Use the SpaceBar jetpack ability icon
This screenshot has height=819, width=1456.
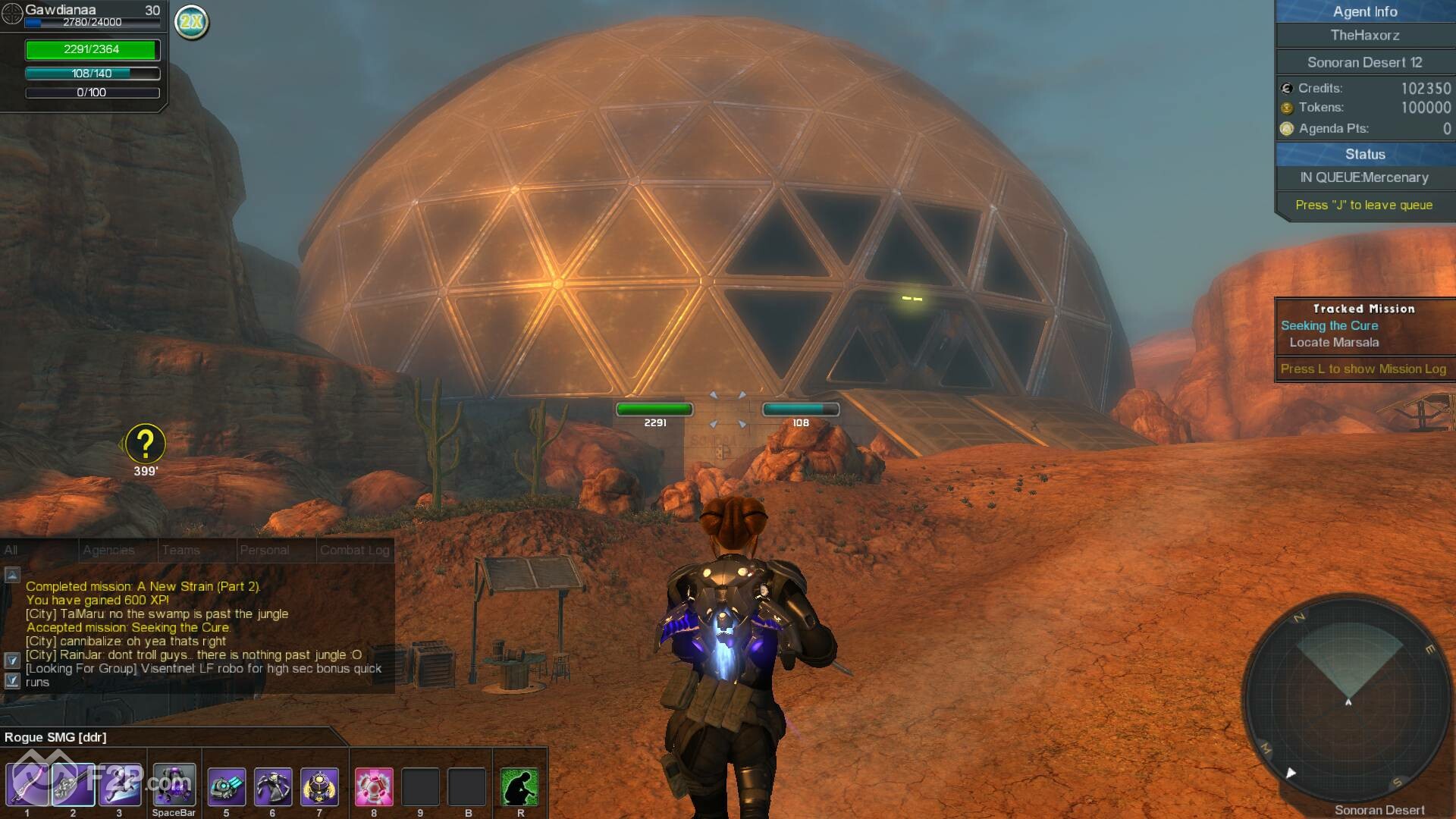click(174, 786)
